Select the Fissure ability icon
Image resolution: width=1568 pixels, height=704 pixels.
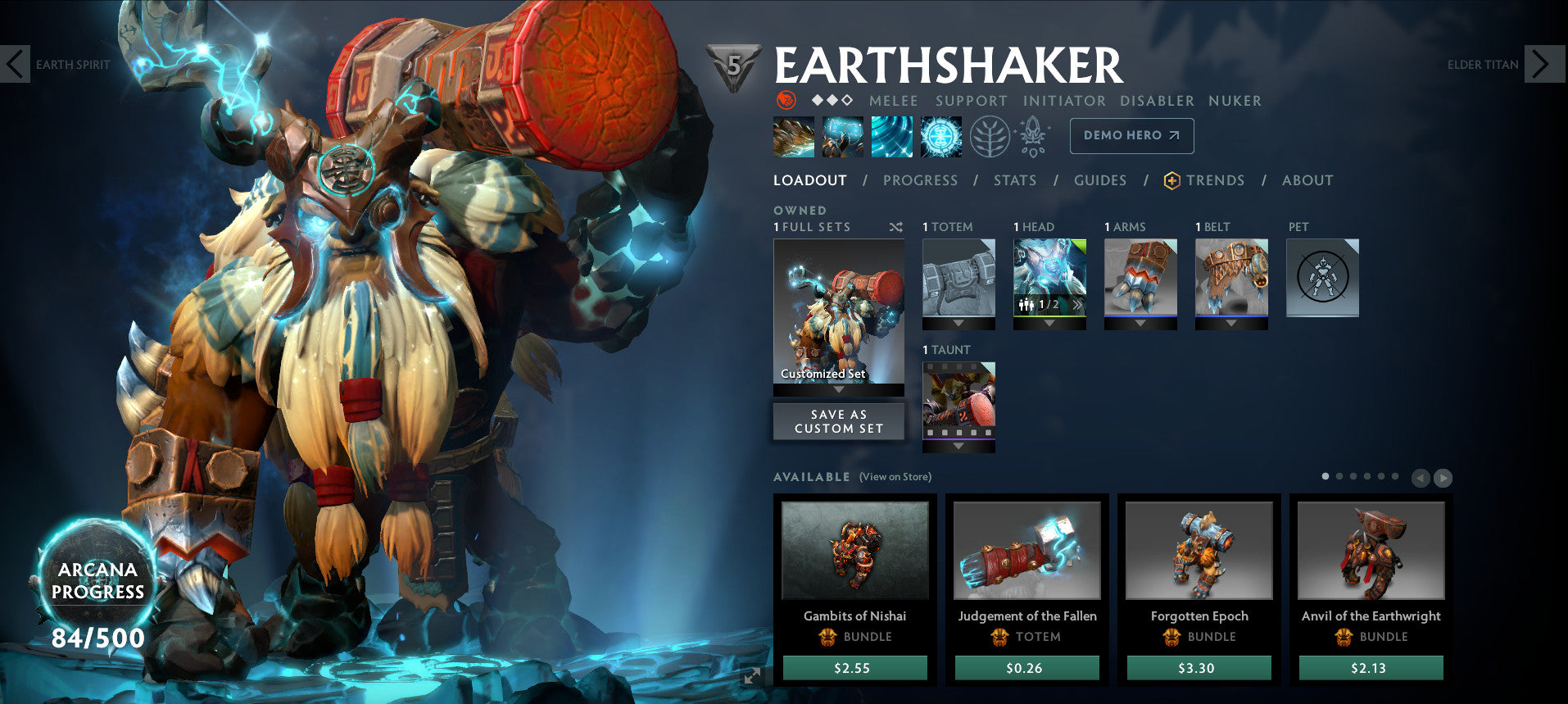pyautogui.click(x=793, y=136)
